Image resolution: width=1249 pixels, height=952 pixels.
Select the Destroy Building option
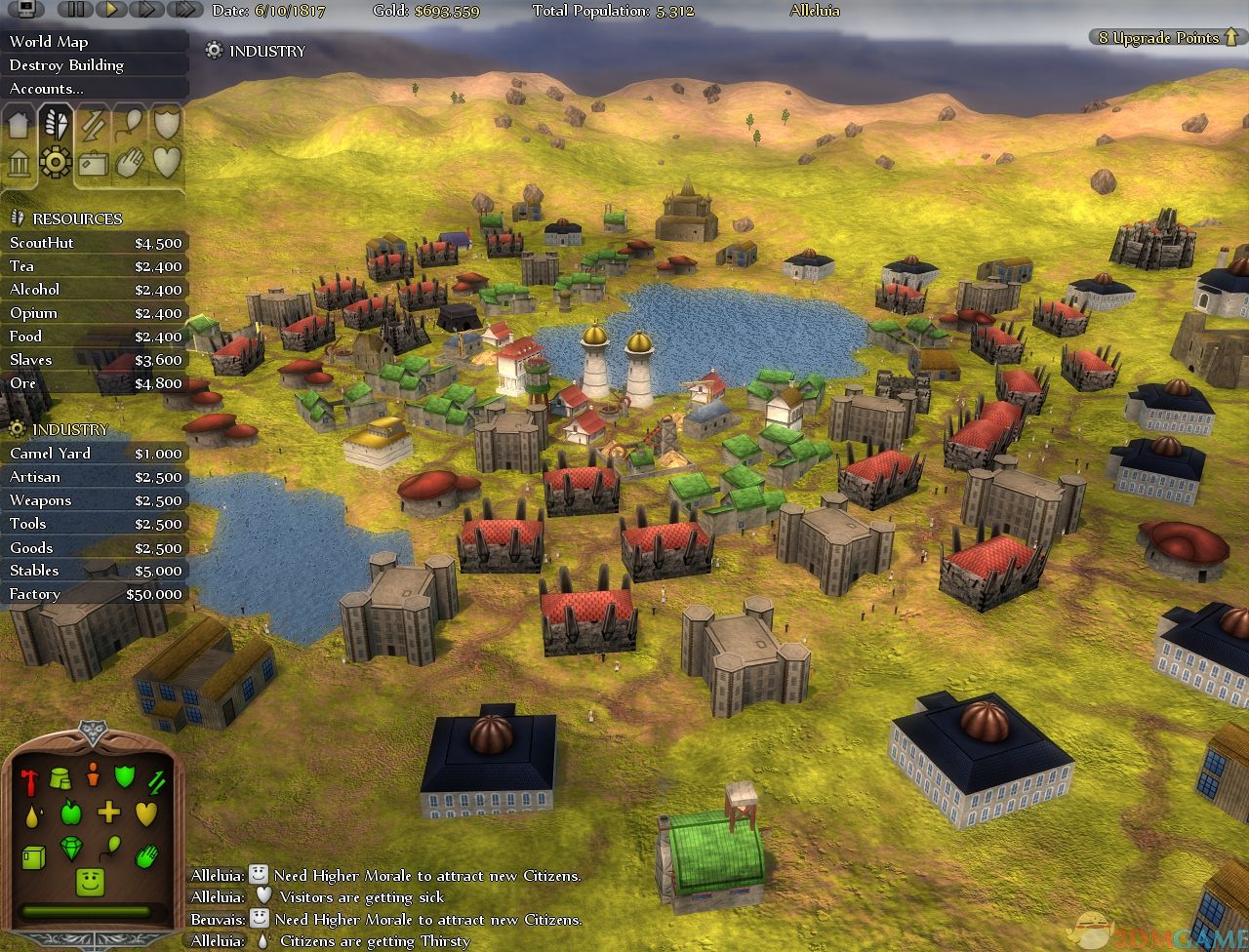pos(66,65)
